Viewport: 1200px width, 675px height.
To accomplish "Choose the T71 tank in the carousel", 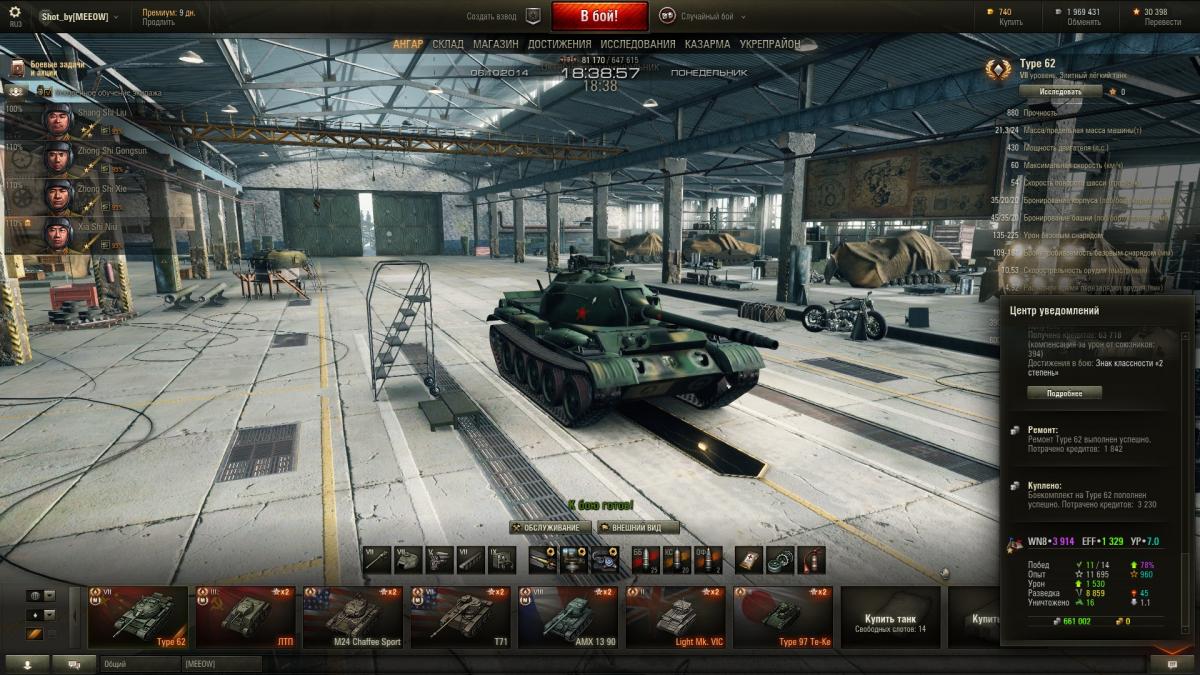I will click(x=460, y=617).
